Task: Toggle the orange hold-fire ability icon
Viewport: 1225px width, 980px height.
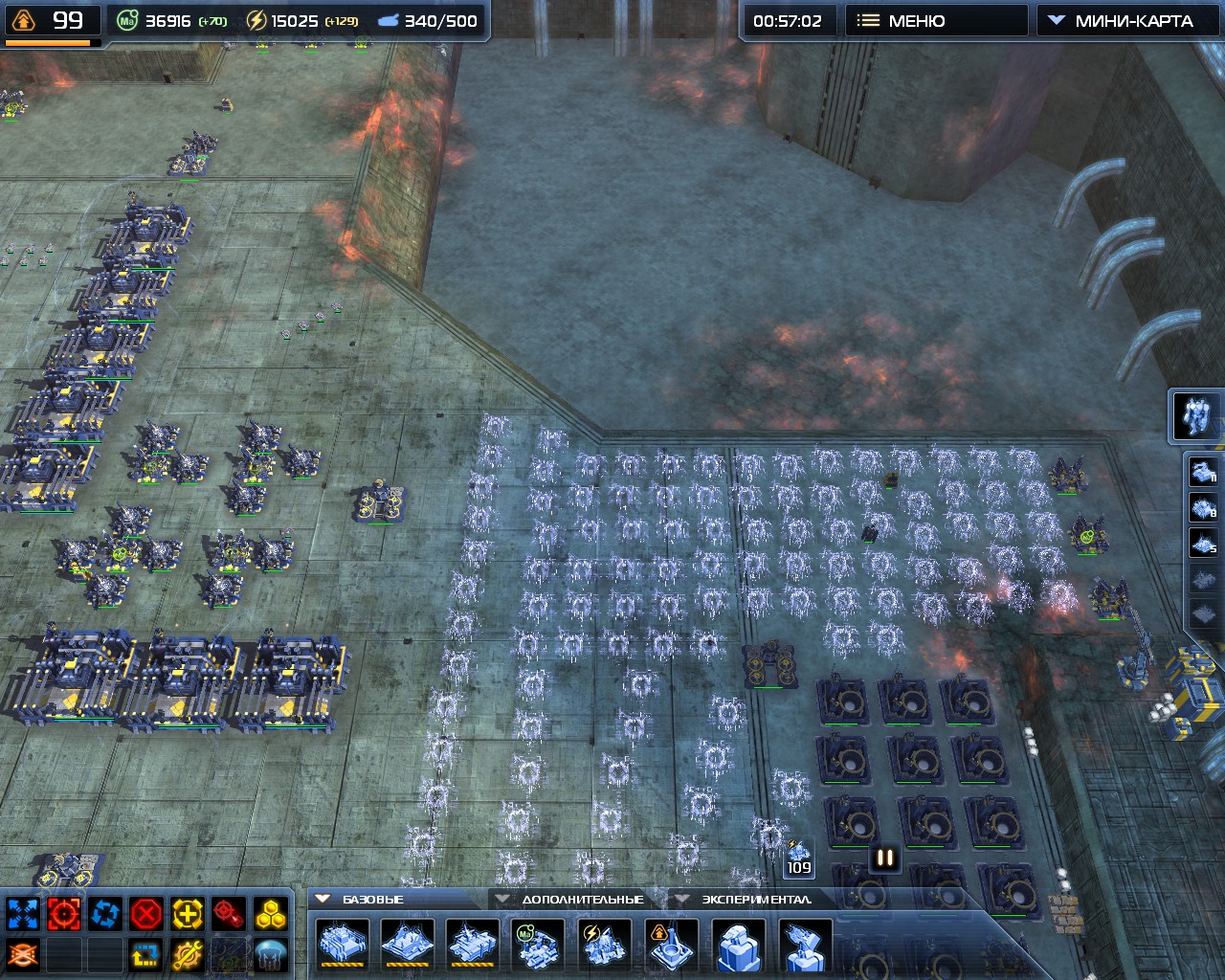Action: click(22, 952)
